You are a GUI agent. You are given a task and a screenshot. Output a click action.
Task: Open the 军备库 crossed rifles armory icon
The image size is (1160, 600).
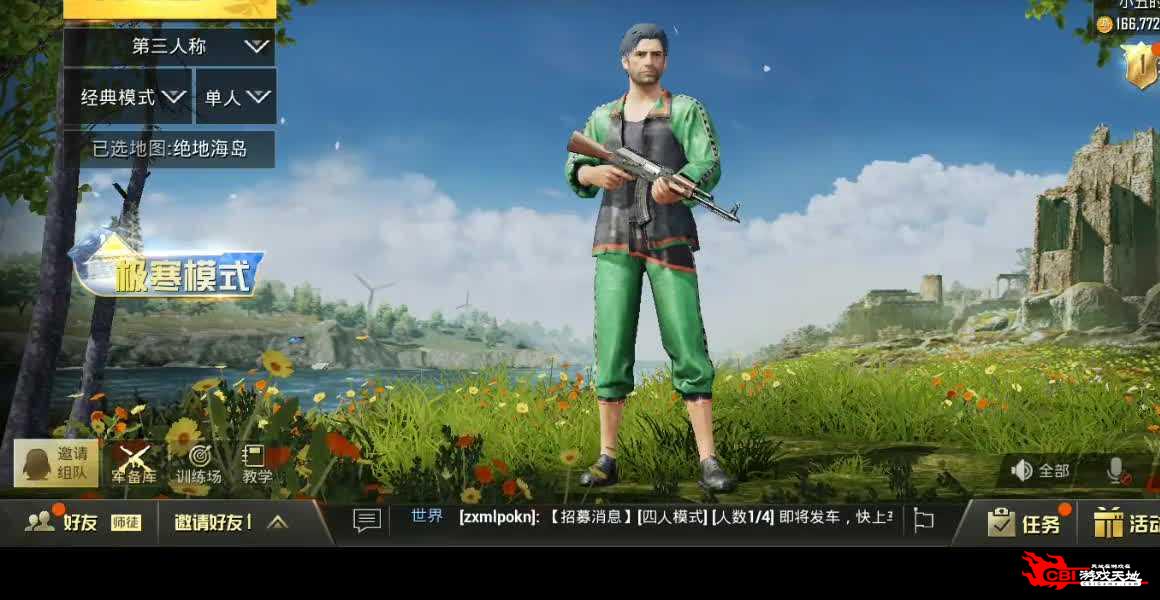pos(134,464)
